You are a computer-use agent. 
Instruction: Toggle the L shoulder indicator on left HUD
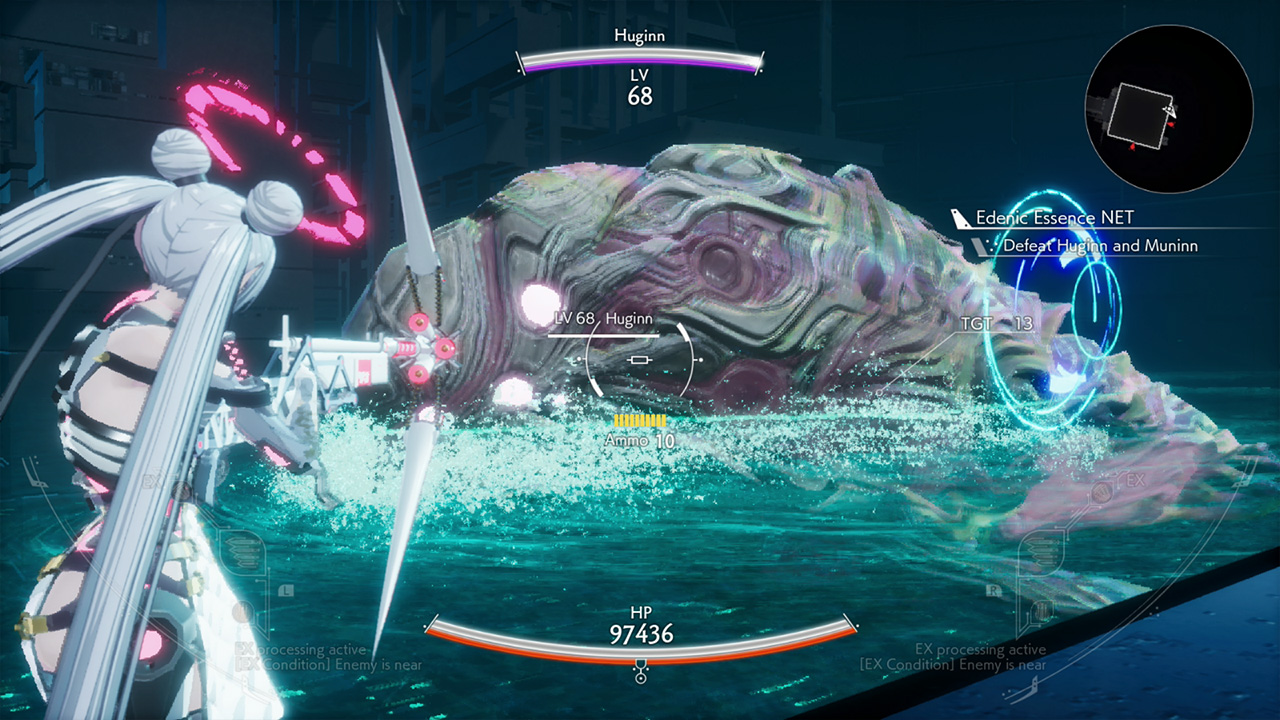click(x=286, y=590)
